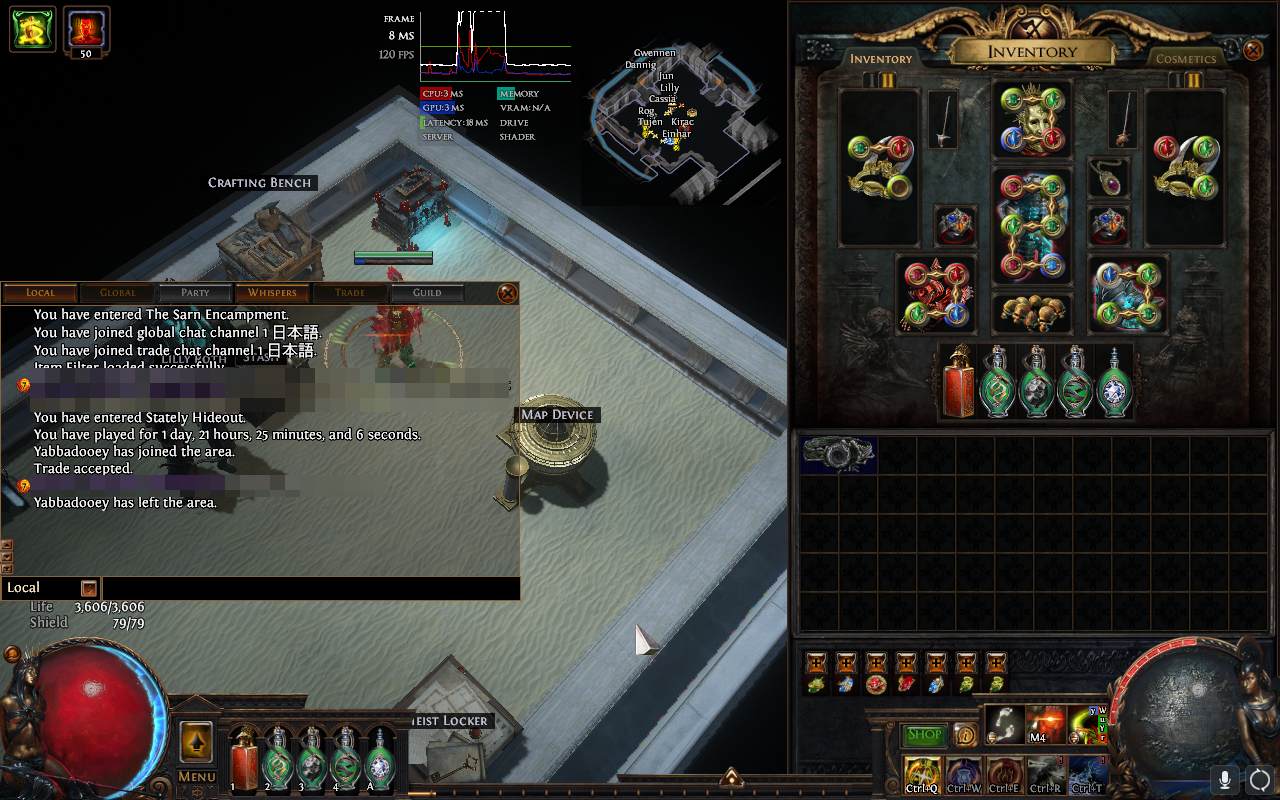Toggle the microphone overlay button

coord(1224,779)
